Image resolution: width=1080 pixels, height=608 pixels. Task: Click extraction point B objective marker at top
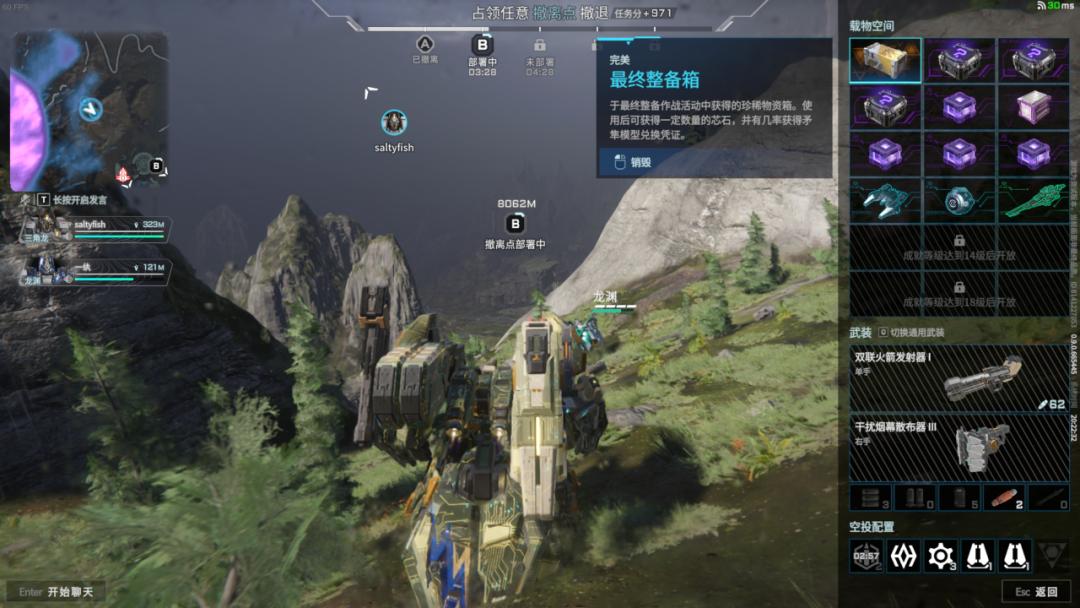pyautogui.click(x=482, y=45)
